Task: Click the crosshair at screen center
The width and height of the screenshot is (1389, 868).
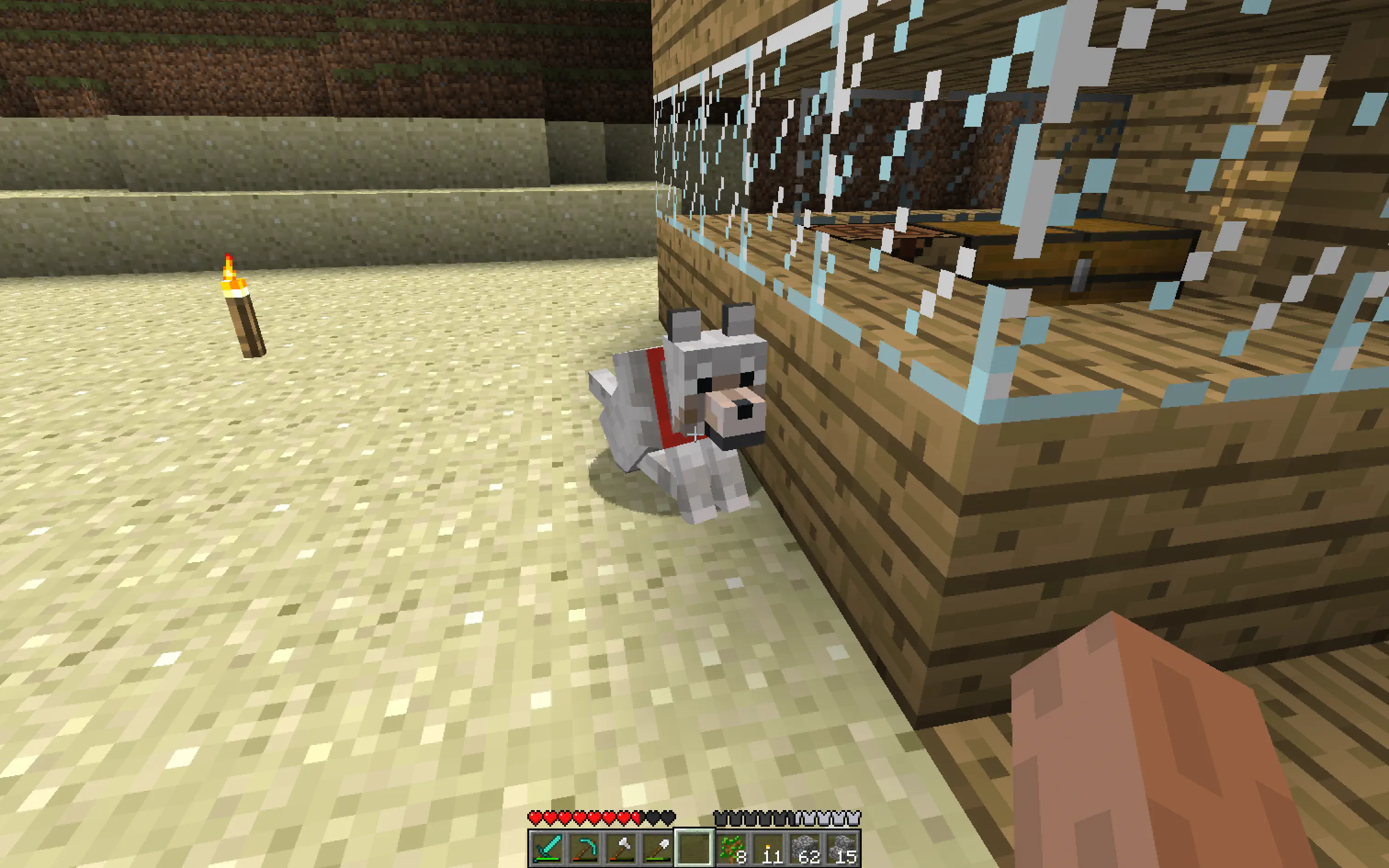Action: (x=694, y=434)
